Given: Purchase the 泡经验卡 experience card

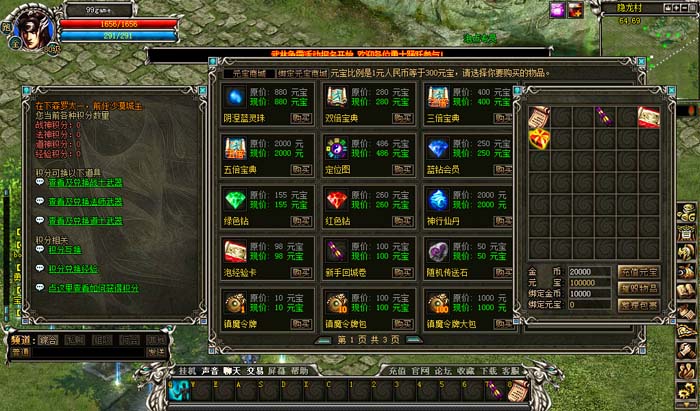Looking at the screenshot, I should coord(301,272).
